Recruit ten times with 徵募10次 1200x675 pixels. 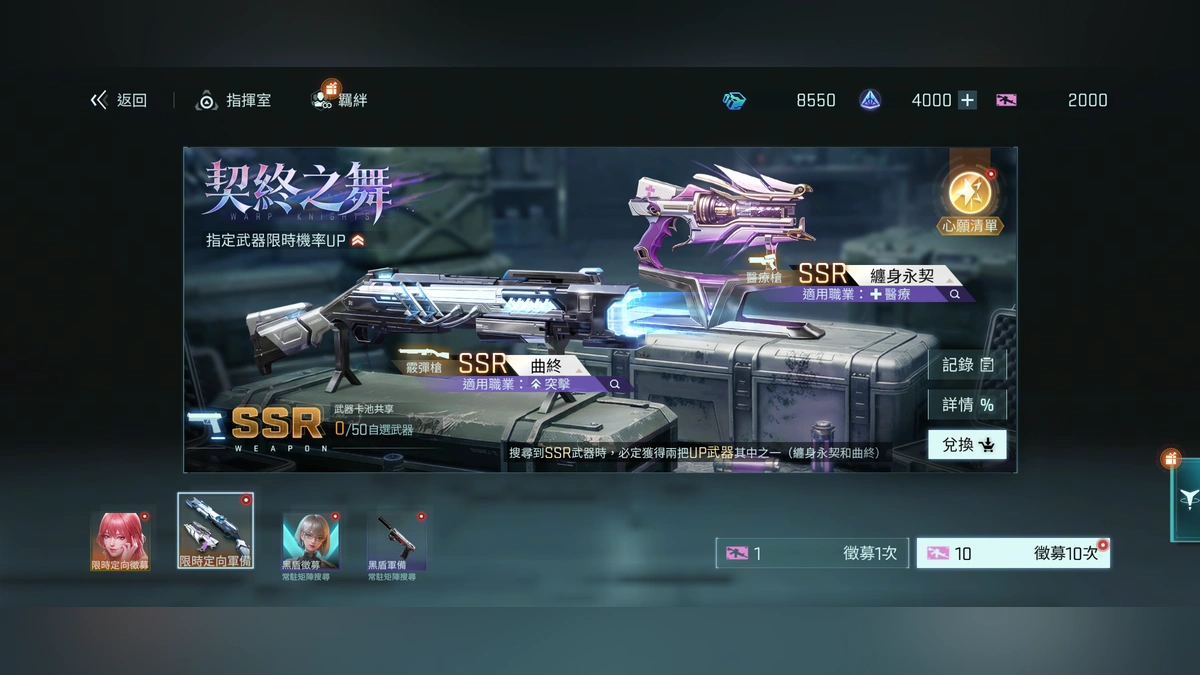point(1012,553)
